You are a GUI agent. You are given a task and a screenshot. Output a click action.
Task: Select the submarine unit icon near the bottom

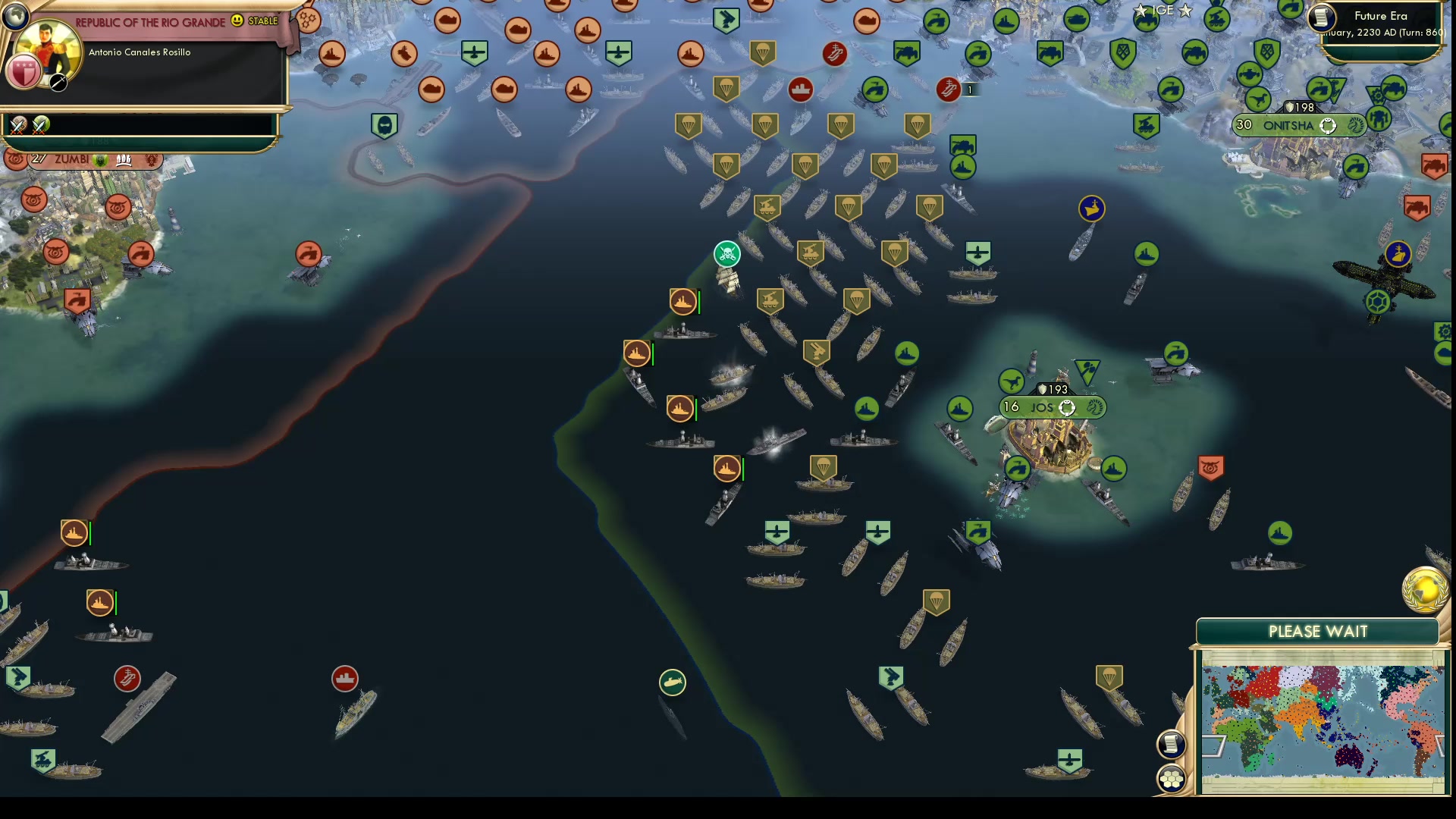[672, 682]
